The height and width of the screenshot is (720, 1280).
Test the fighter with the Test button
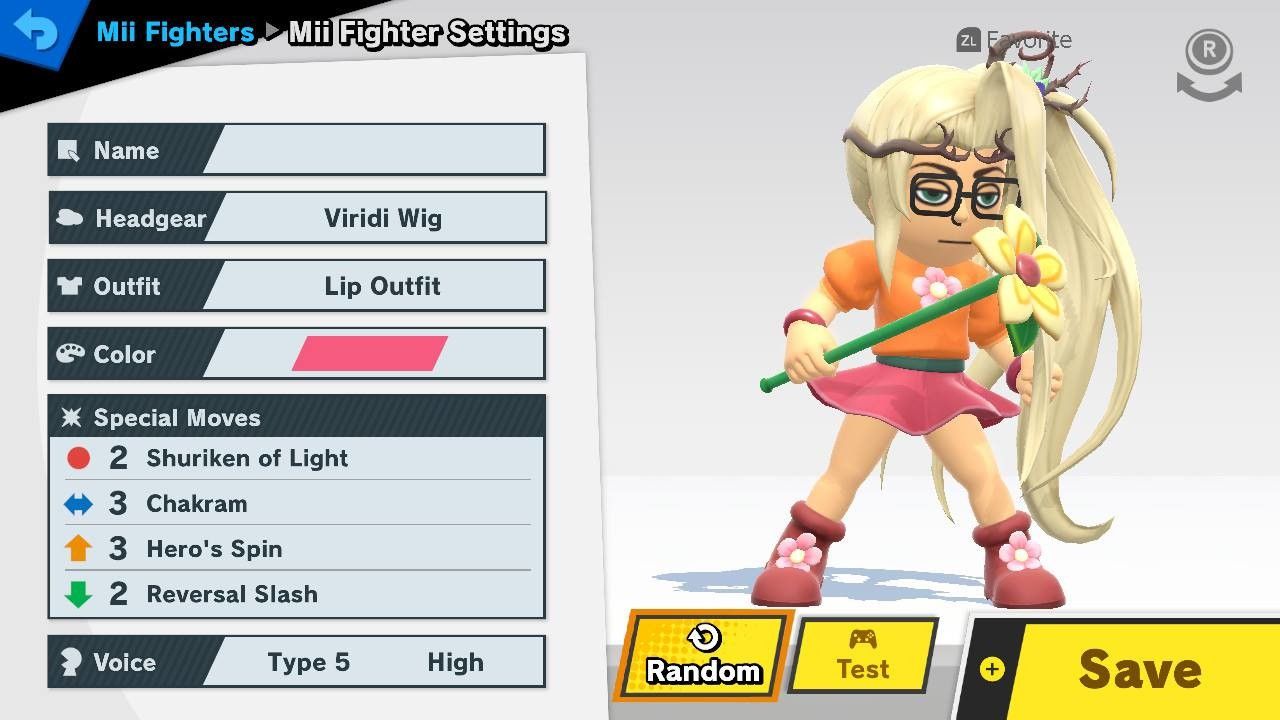(863, 656)
